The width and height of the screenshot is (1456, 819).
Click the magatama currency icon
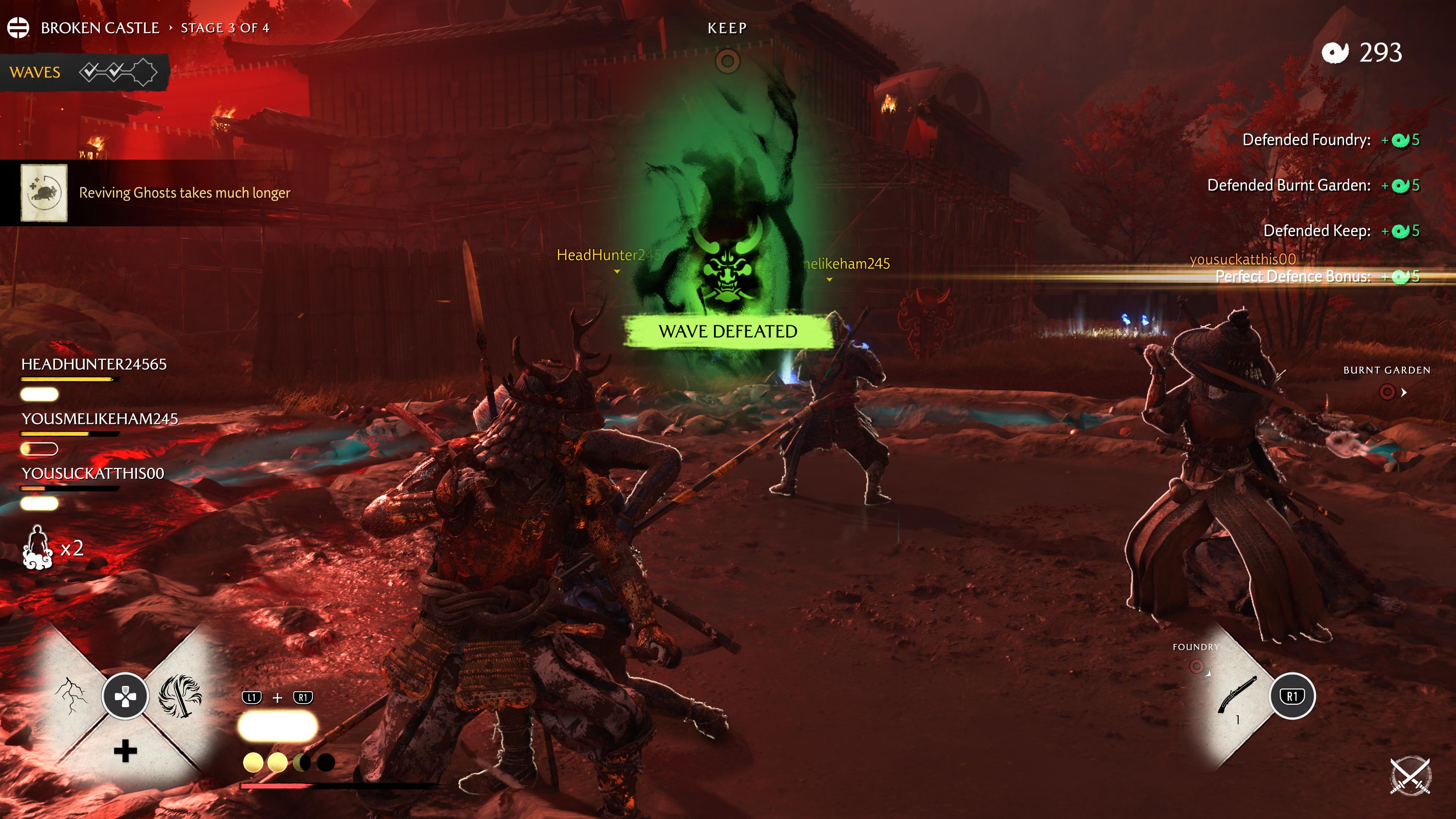coord(1335,53)
